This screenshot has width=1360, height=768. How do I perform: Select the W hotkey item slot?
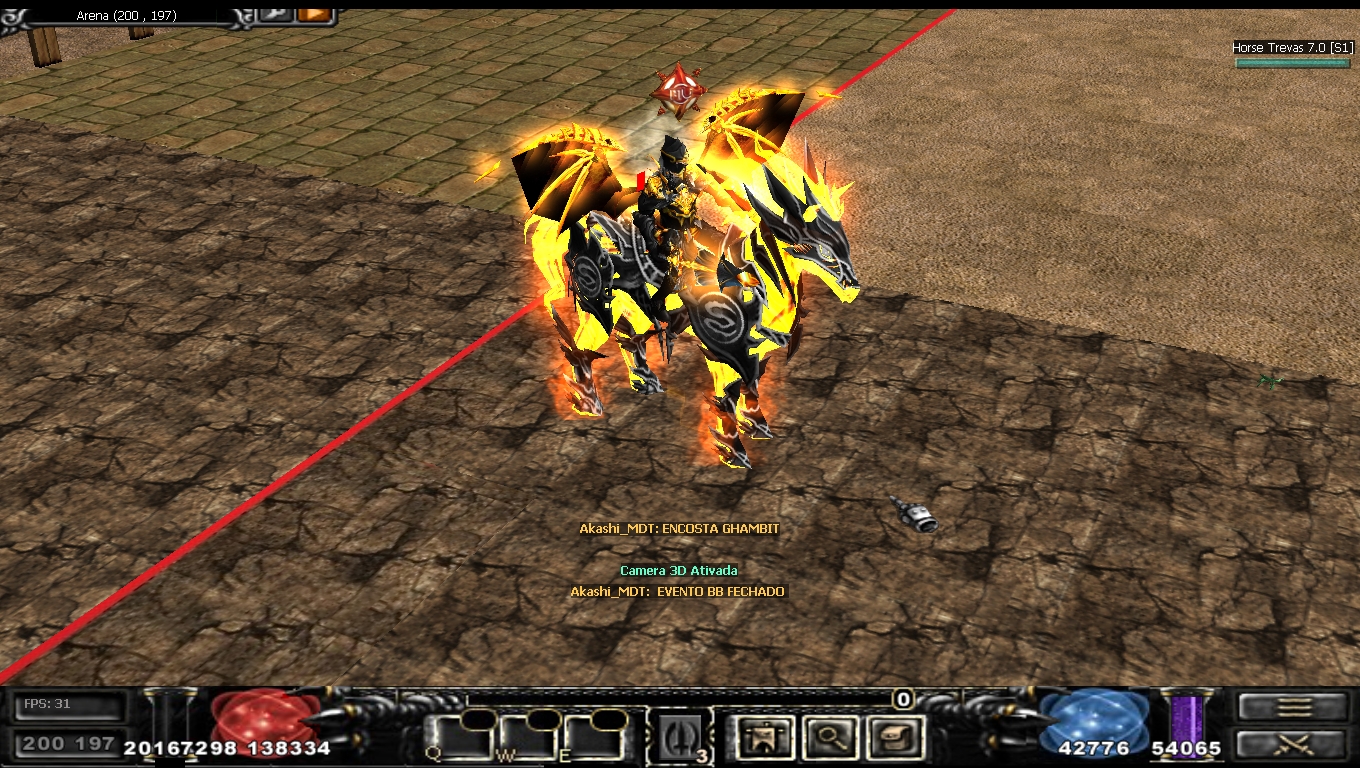pos(526,739)
